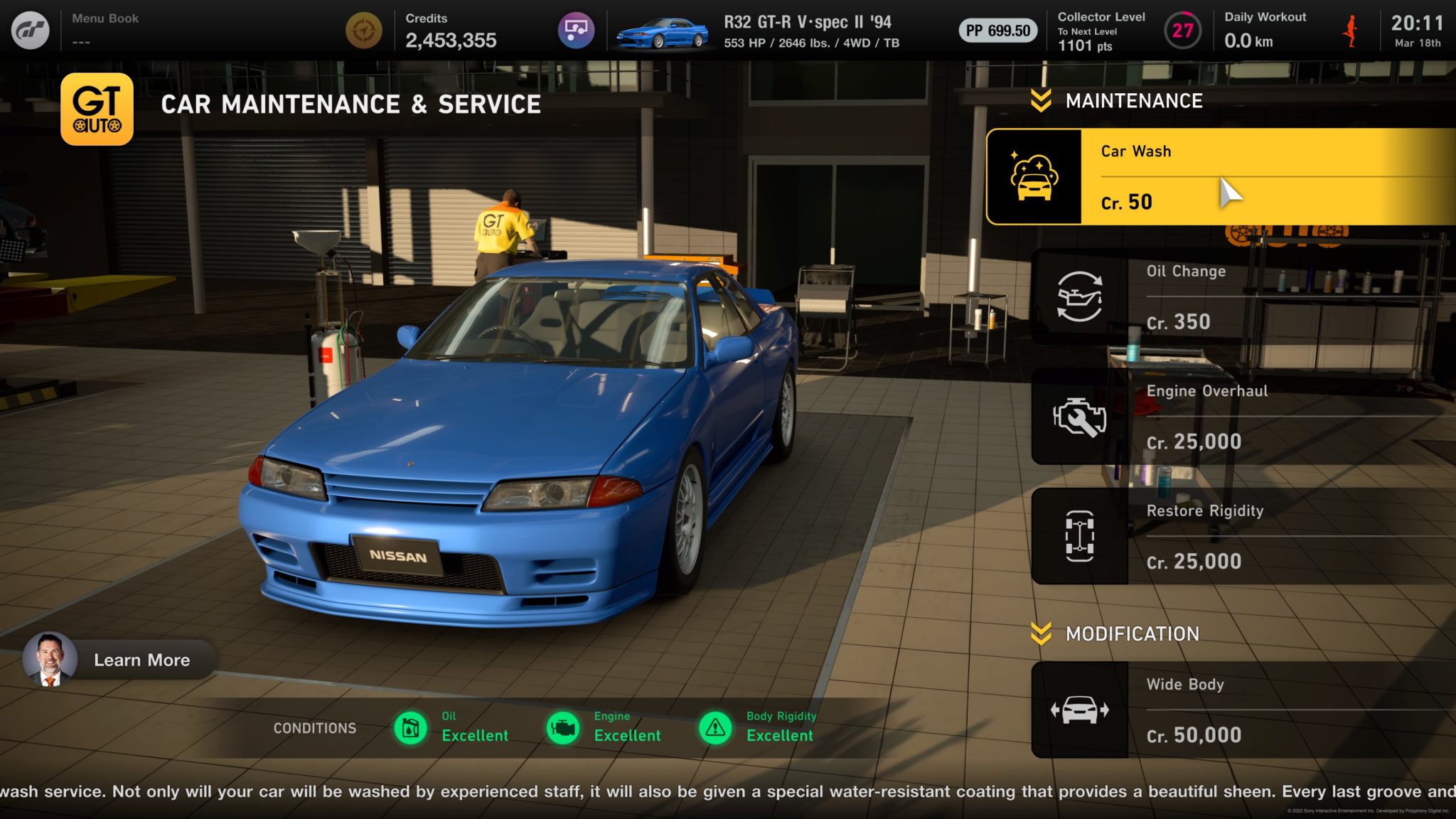
Task: Click the GT logo in top bar
Action: pos(30,30)
